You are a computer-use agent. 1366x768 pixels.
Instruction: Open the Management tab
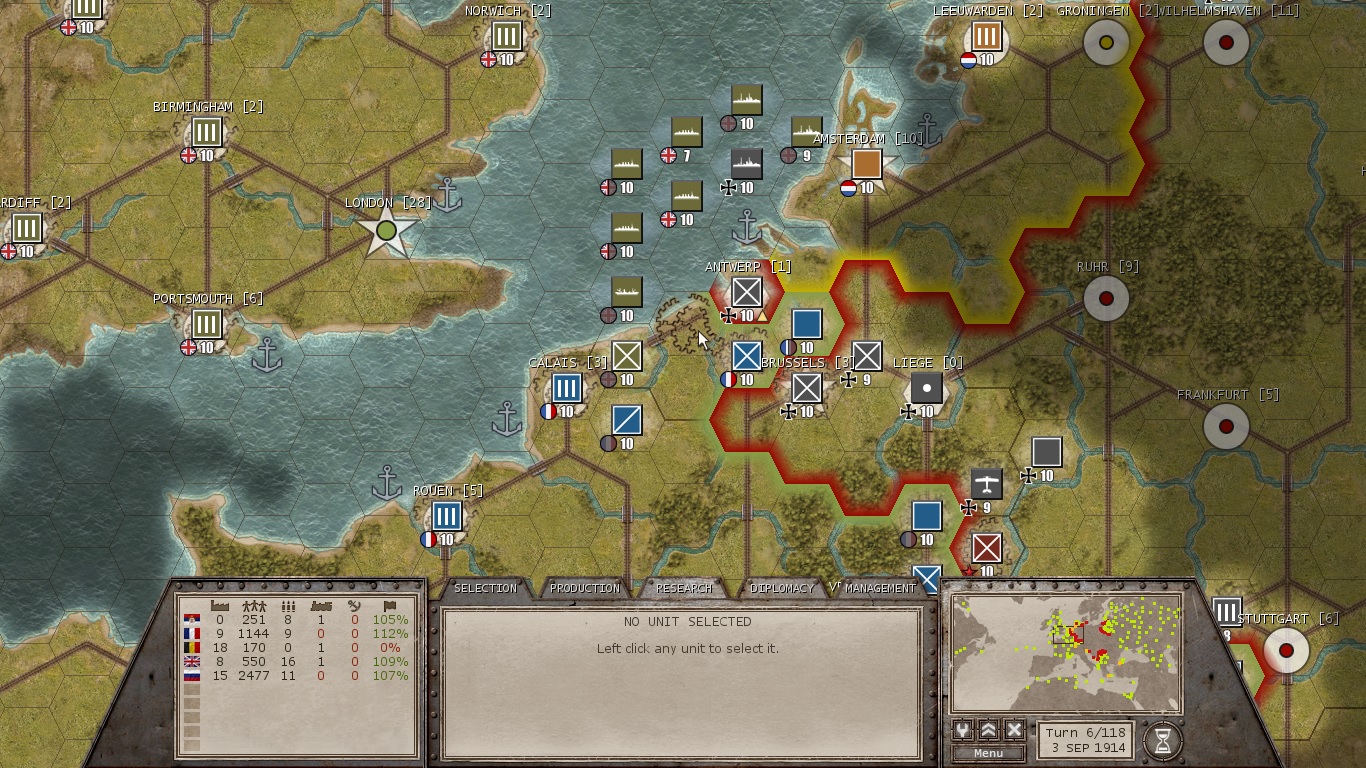[880, 588]
